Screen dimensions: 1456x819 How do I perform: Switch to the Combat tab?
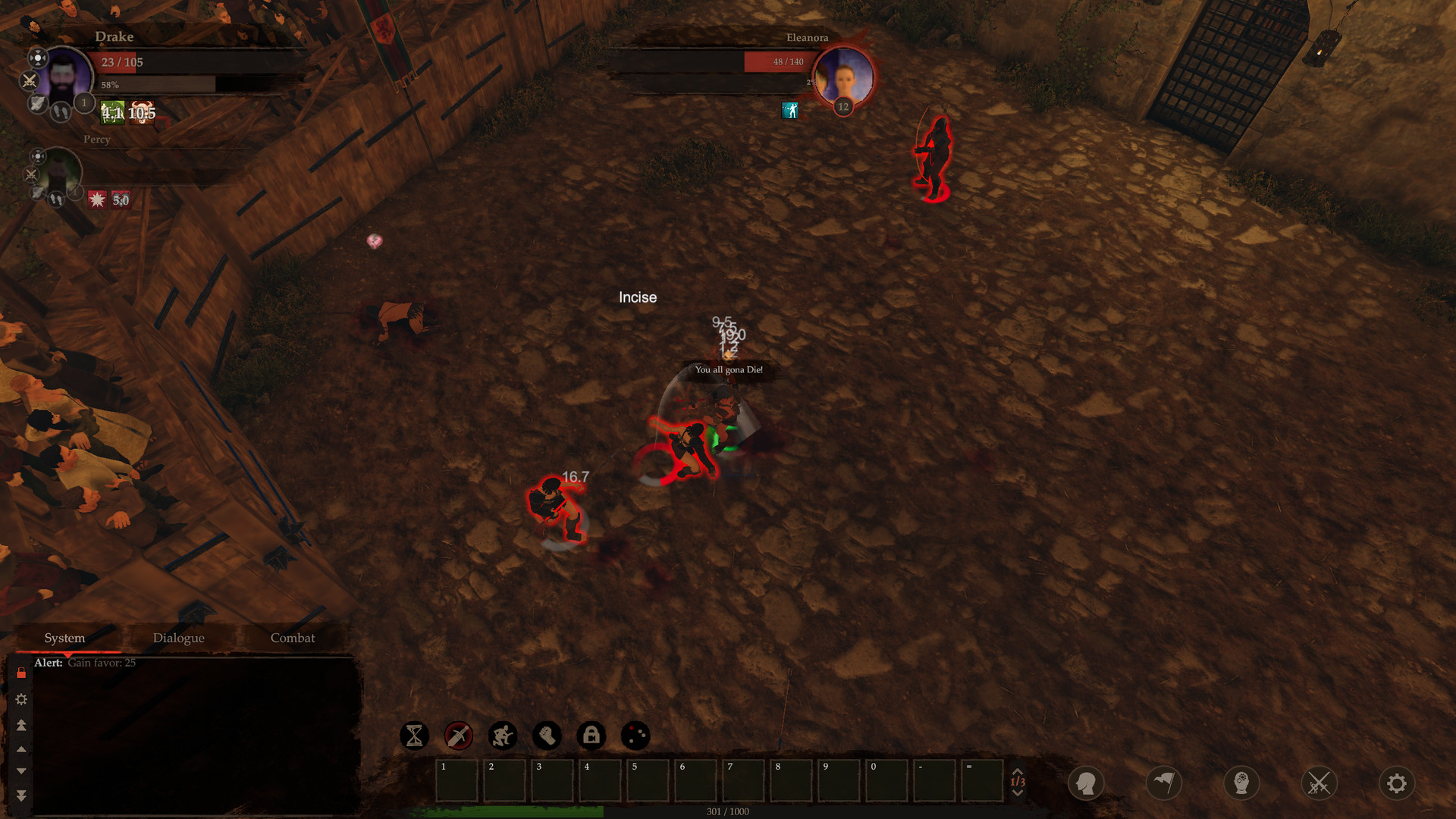click(x=293, y=638)
